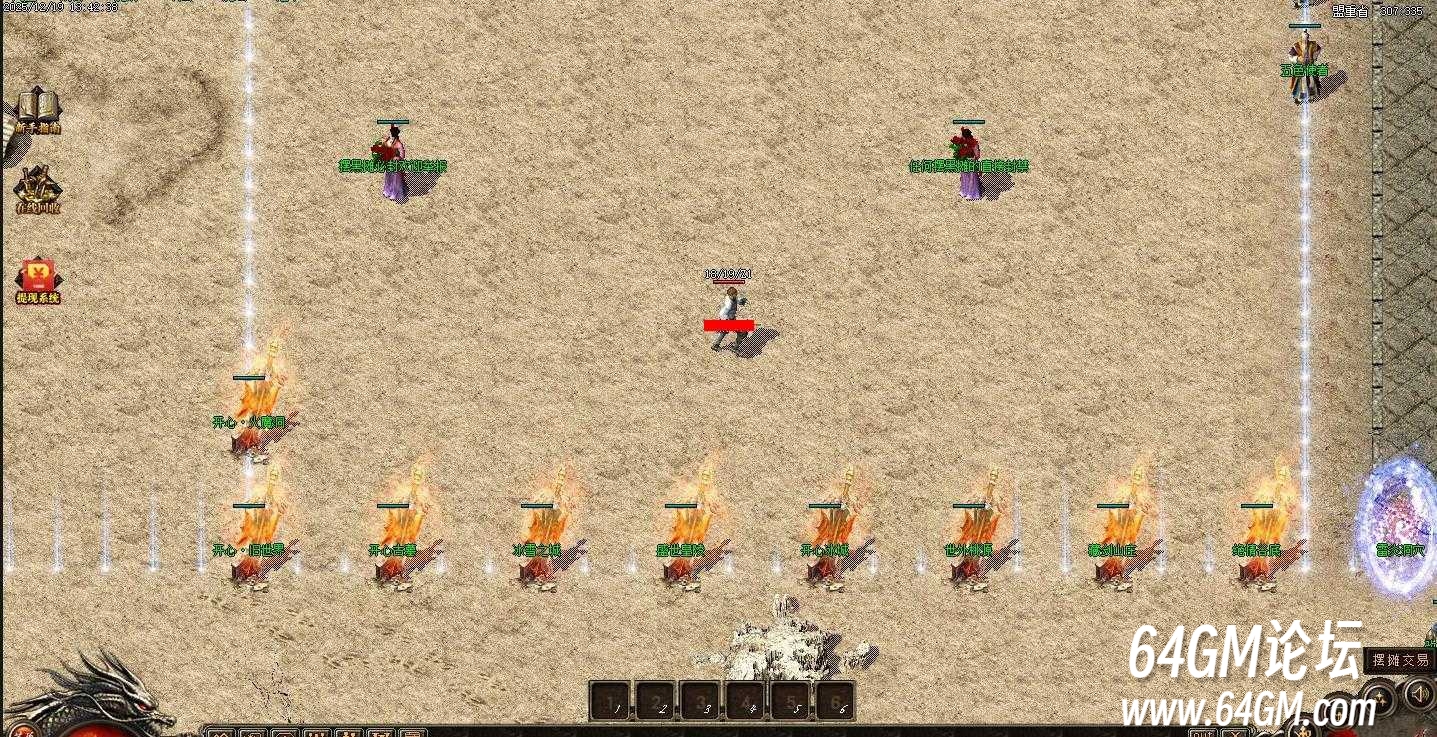This screenshot has height=737, width=1437.
Task: Open the 在线回收 online recycle icon
Action: pos(38,188)
